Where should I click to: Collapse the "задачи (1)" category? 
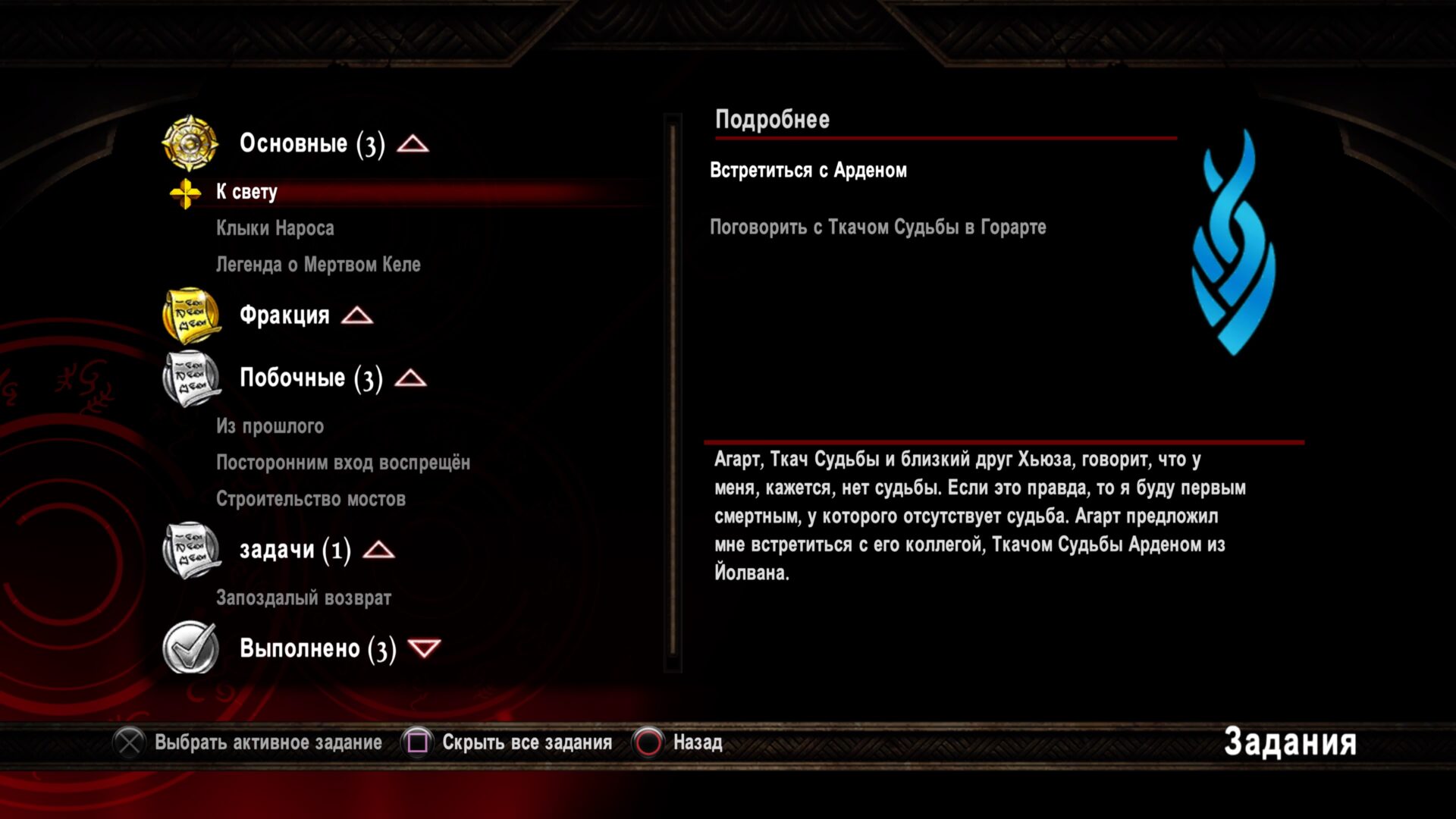[x=378, y=551]
